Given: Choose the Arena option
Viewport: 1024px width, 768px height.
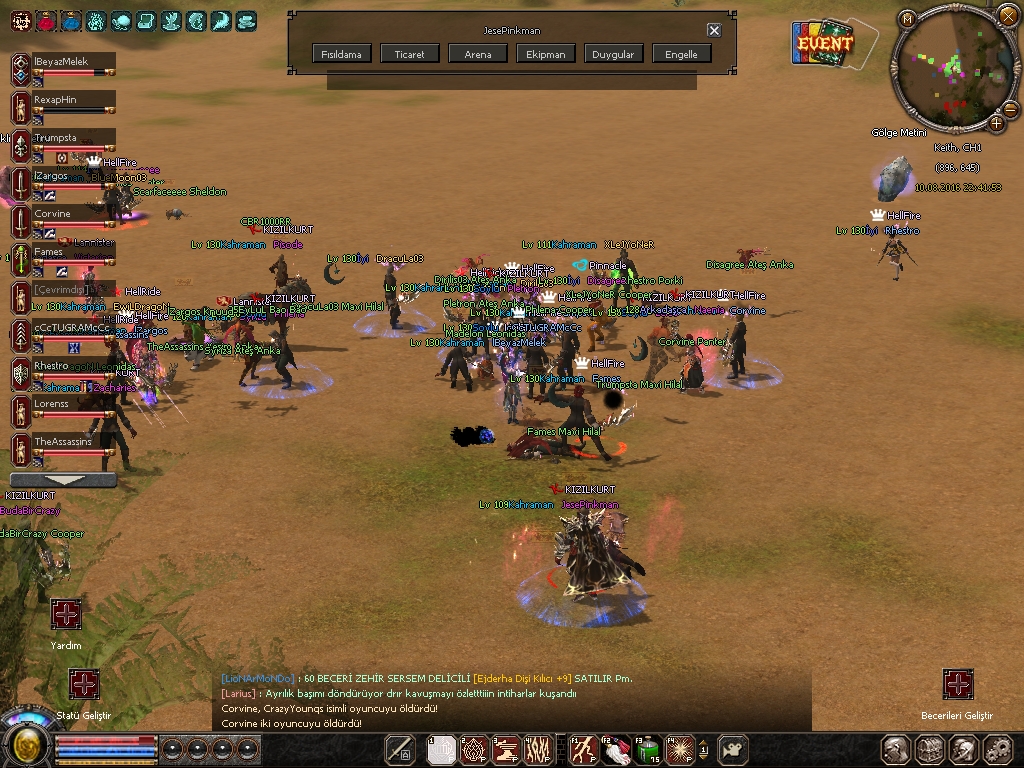Looking at the screenshot, I should click(478, 54).
